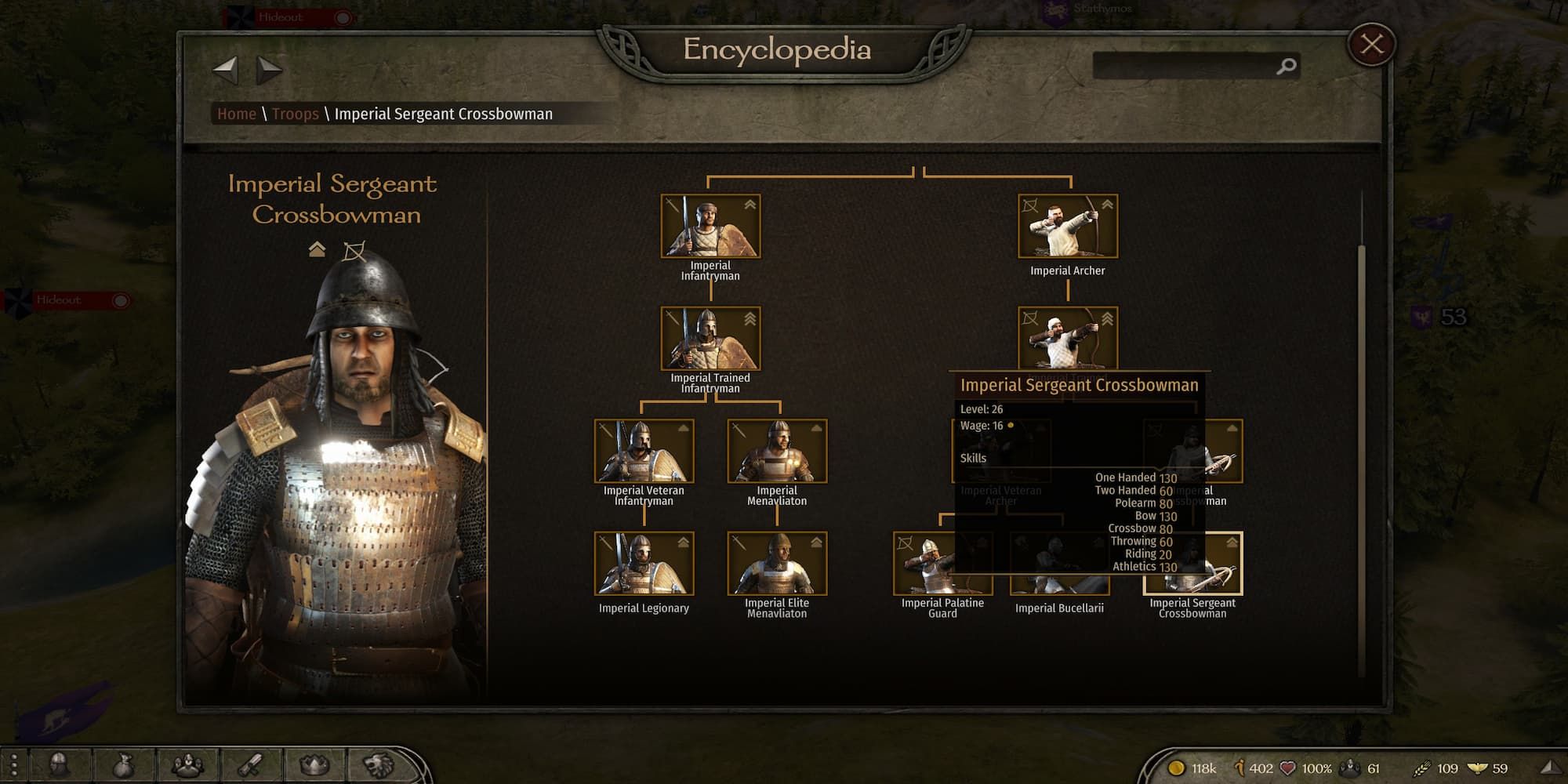This screenshot has width=1568, height=784.
Task: Select the Imperial Infantryman troop
Action: coord(710,226)
